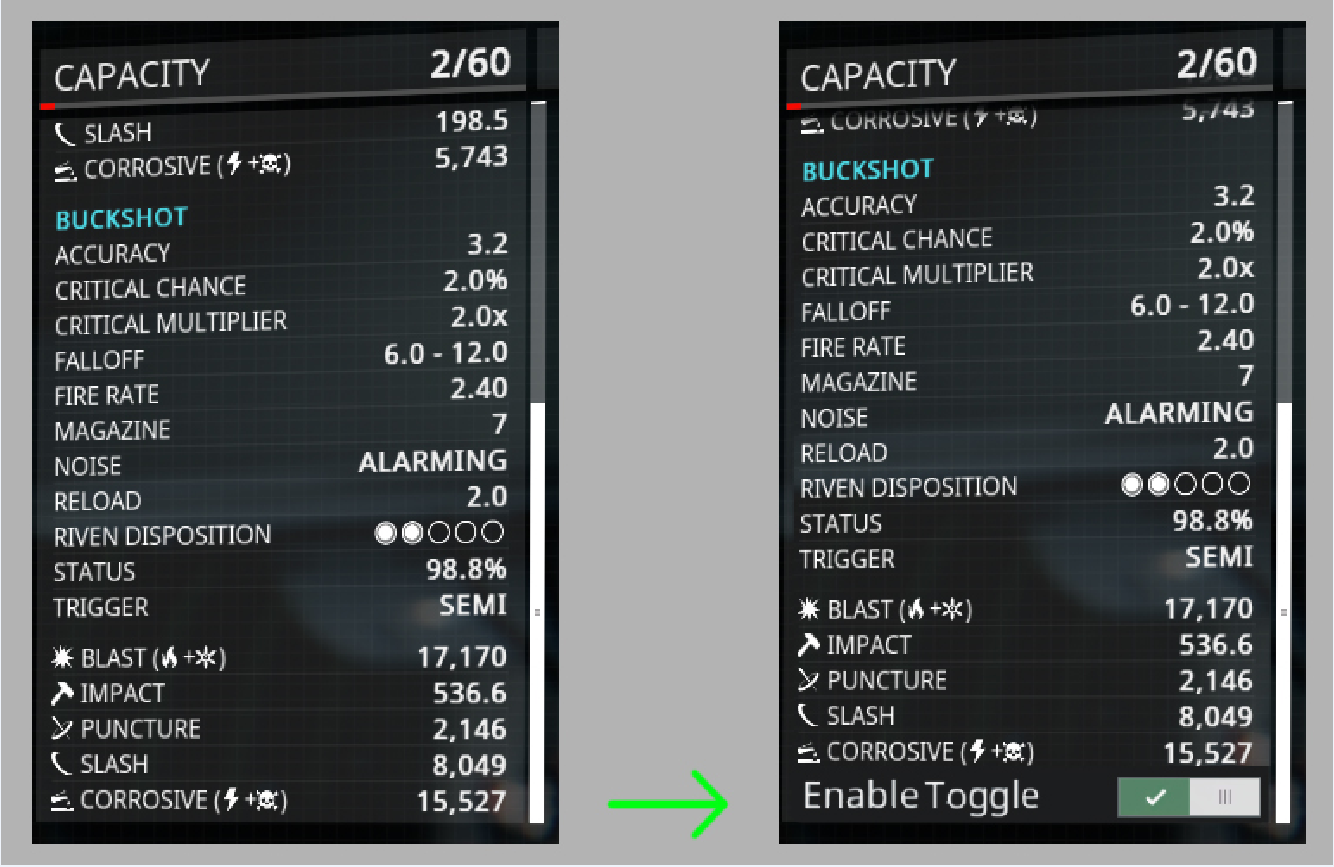This screenshot has height=867, width=1334.
Task: Click the heat icon beside Blast
Action: click(169, 657)
